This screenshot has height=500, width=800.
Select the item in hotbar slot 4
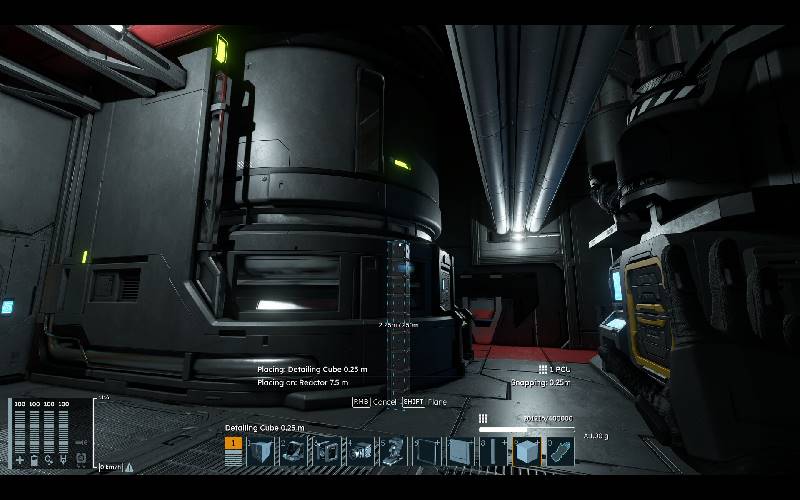coord(361,452)
